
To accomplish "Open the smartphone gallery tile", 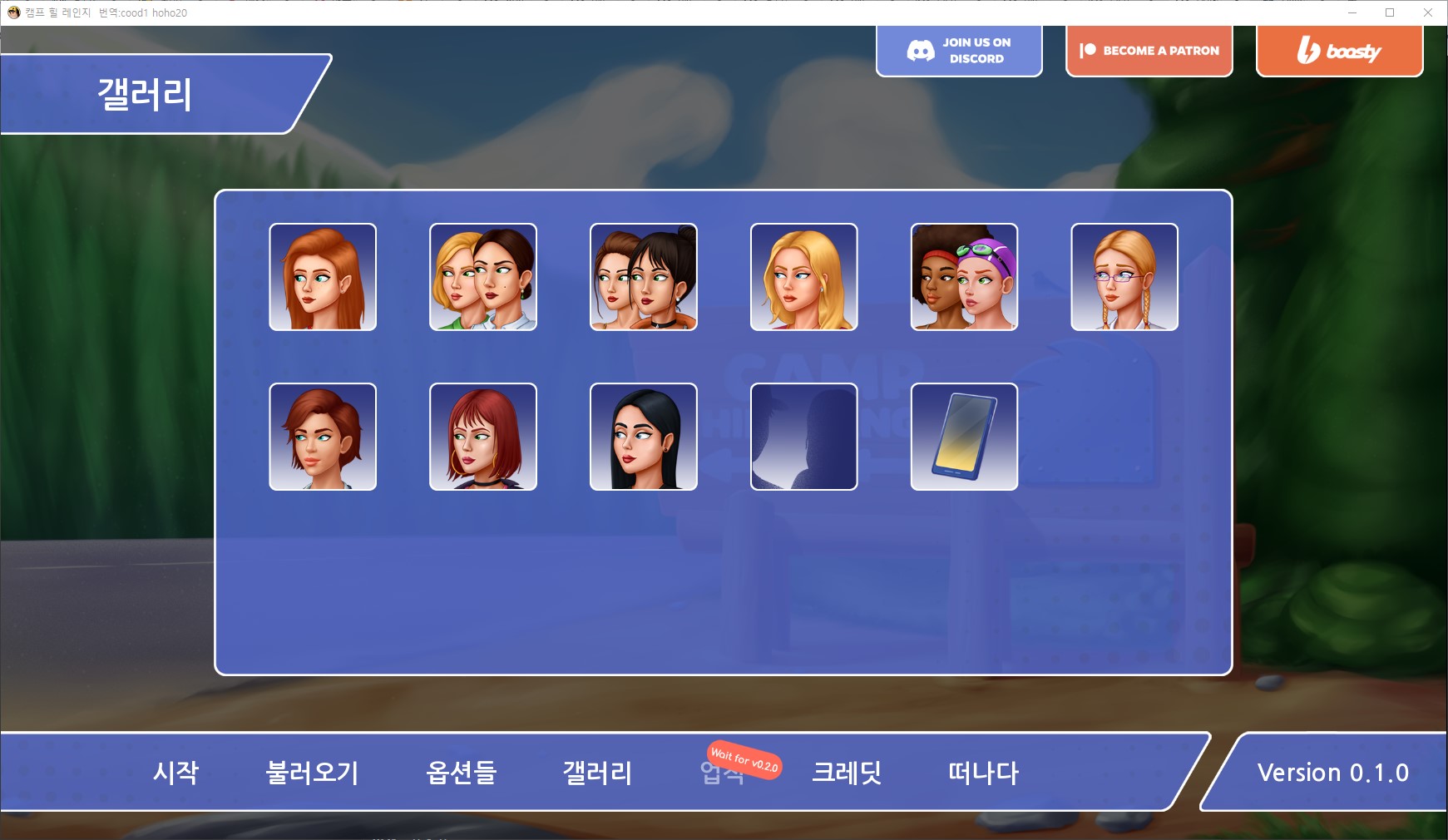I will coord(964,437).
